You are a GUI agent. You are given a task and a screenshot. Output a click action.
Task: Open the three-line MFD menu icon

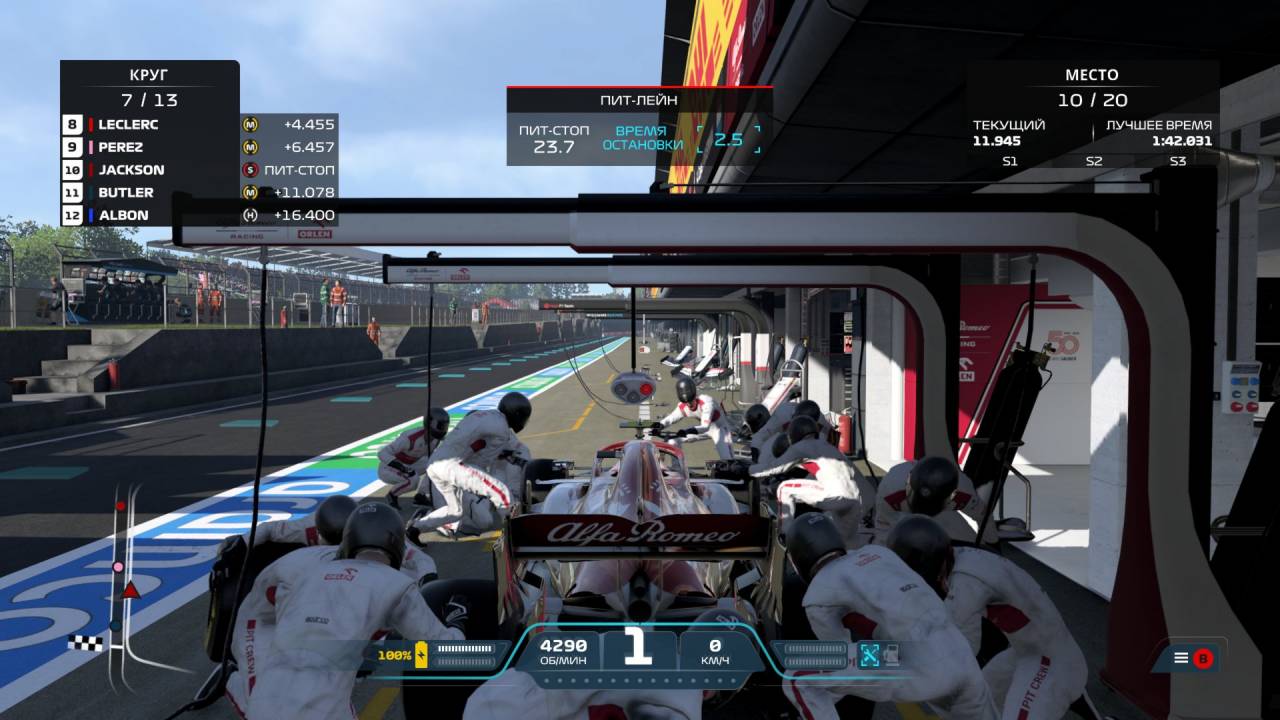1181,658
